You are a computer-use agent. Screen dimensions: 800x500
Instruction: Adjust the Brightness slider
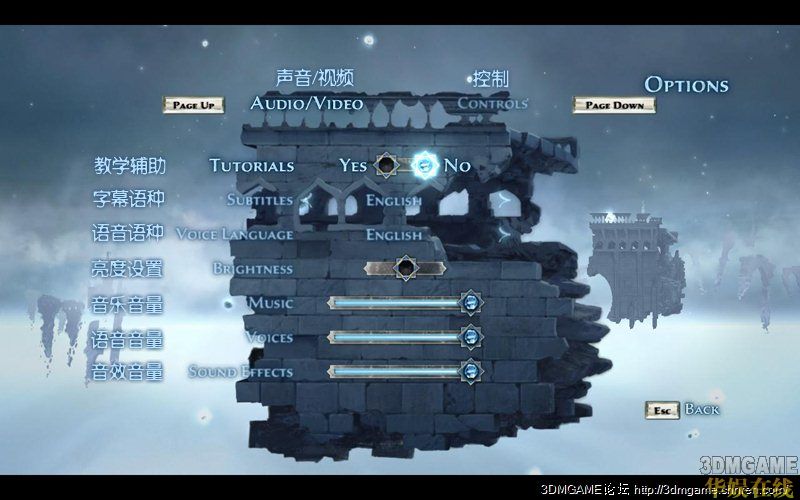[x=405, y=268]
